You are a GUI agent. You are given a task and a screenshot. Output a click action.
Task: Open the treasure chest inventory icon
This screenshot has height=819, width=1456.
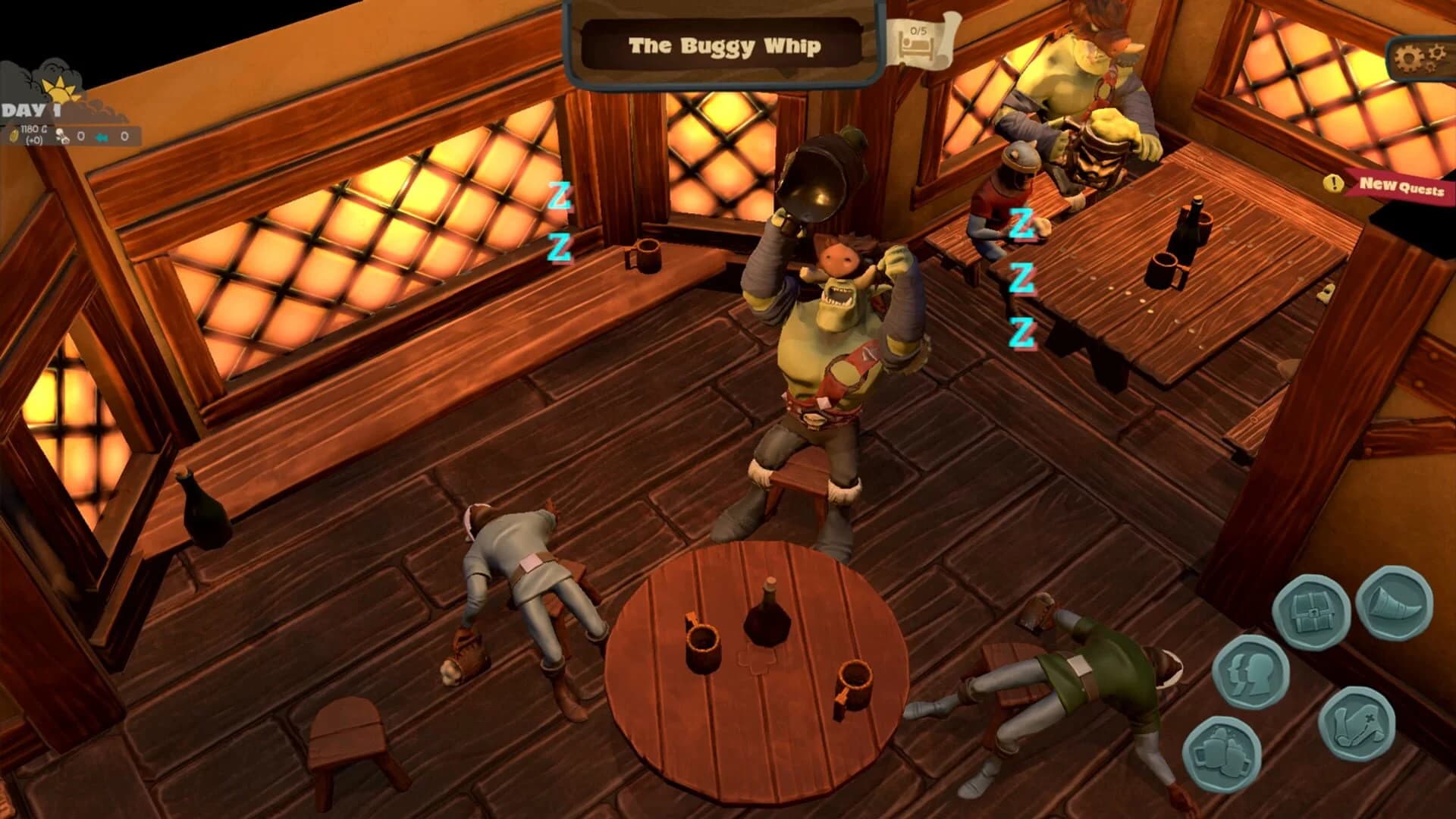(1313, 610)
